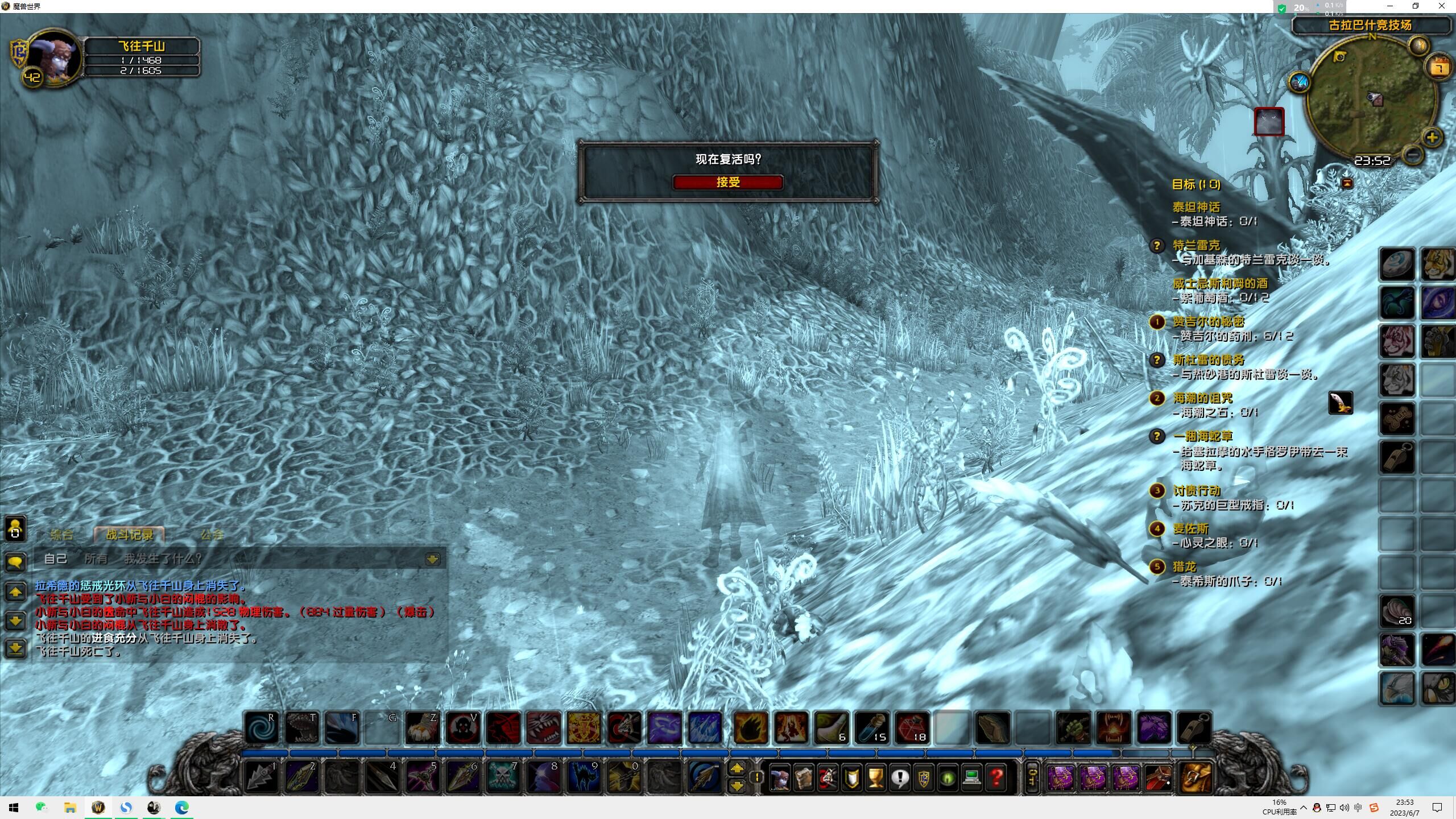
Task: Zoom in the minimap with the plus button
Action: point(1432,138)
